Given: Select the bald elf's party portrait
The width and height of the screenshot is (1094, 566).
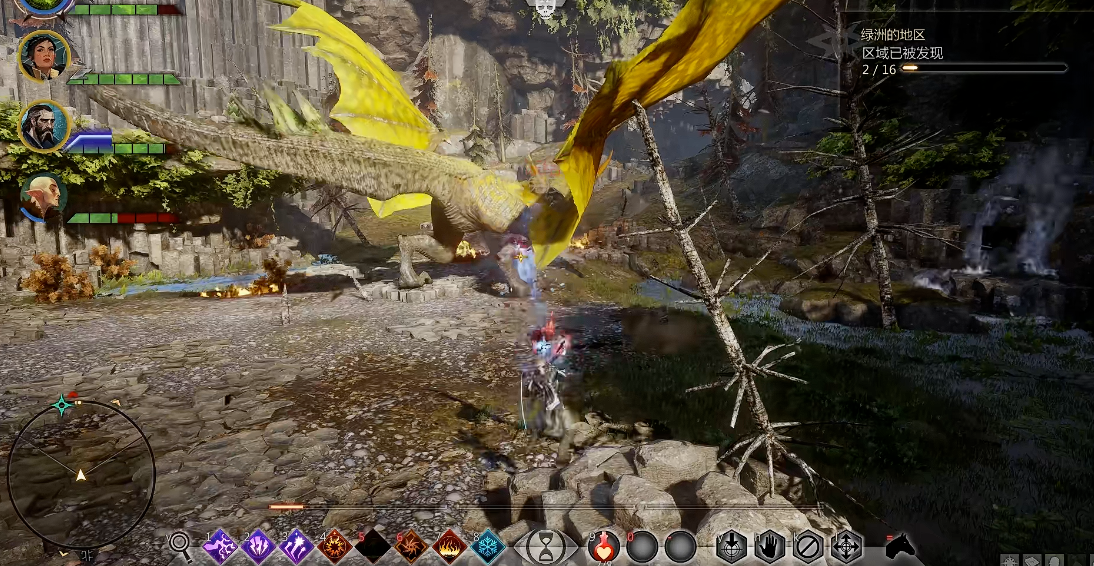Looking at the screenshot, I should [x=44, y=197].
